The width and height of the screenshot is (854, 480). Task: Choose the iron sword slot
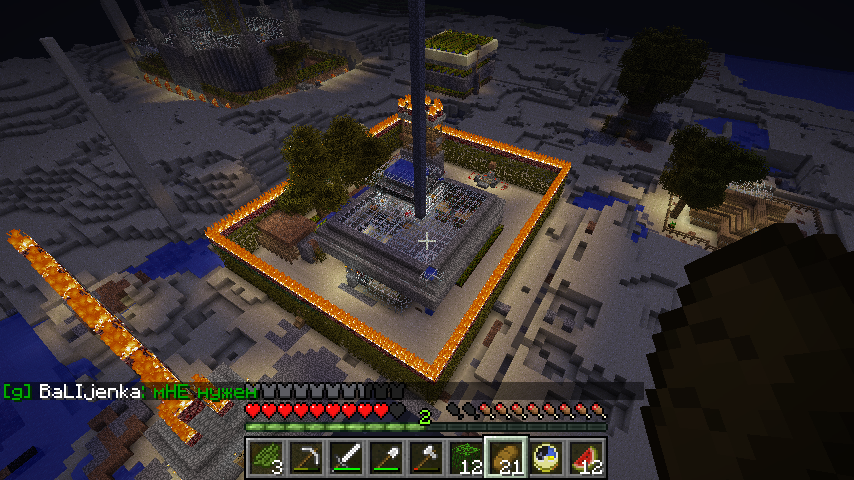(x=345, y=458)
